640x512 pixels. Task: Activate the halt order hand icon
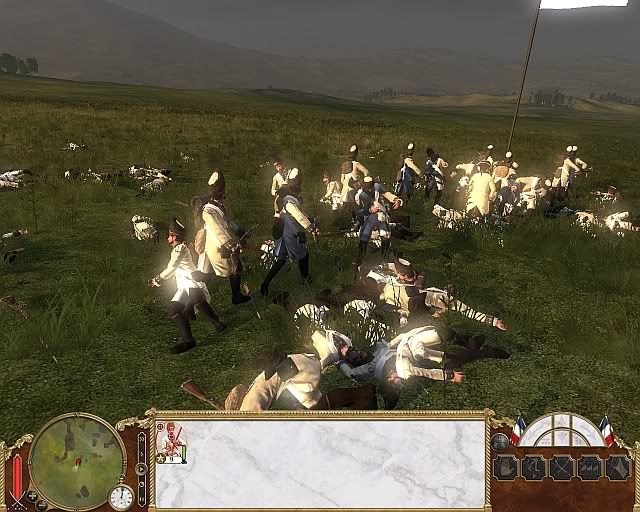click(507, 467)
